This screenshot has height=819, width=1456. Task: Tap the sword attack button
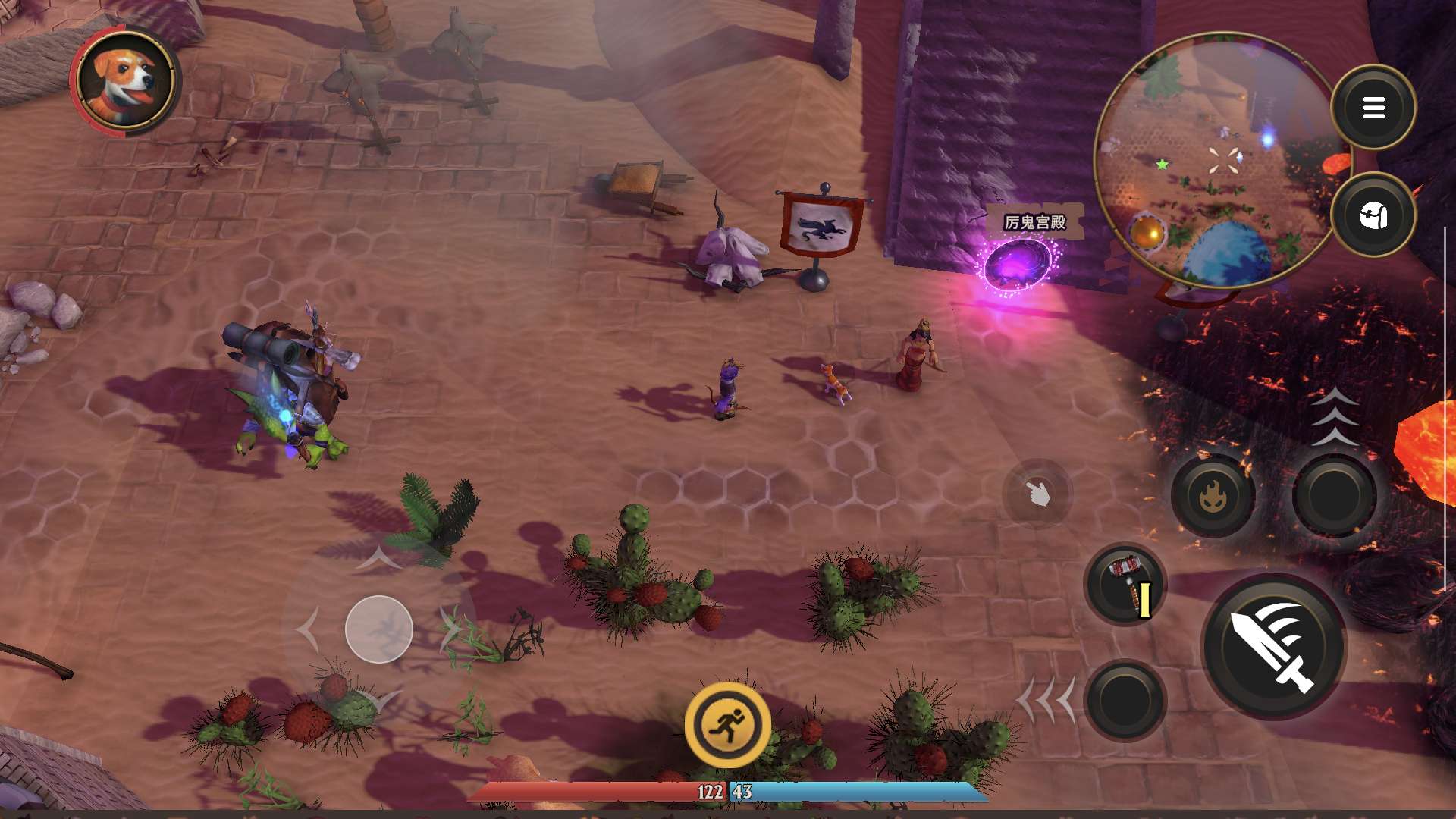1274,646
